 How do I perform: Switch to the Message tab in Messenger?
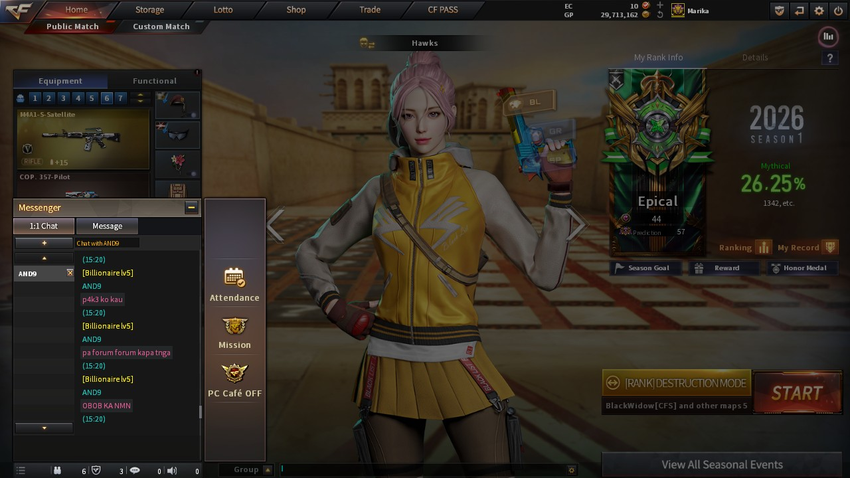point(107,226)
